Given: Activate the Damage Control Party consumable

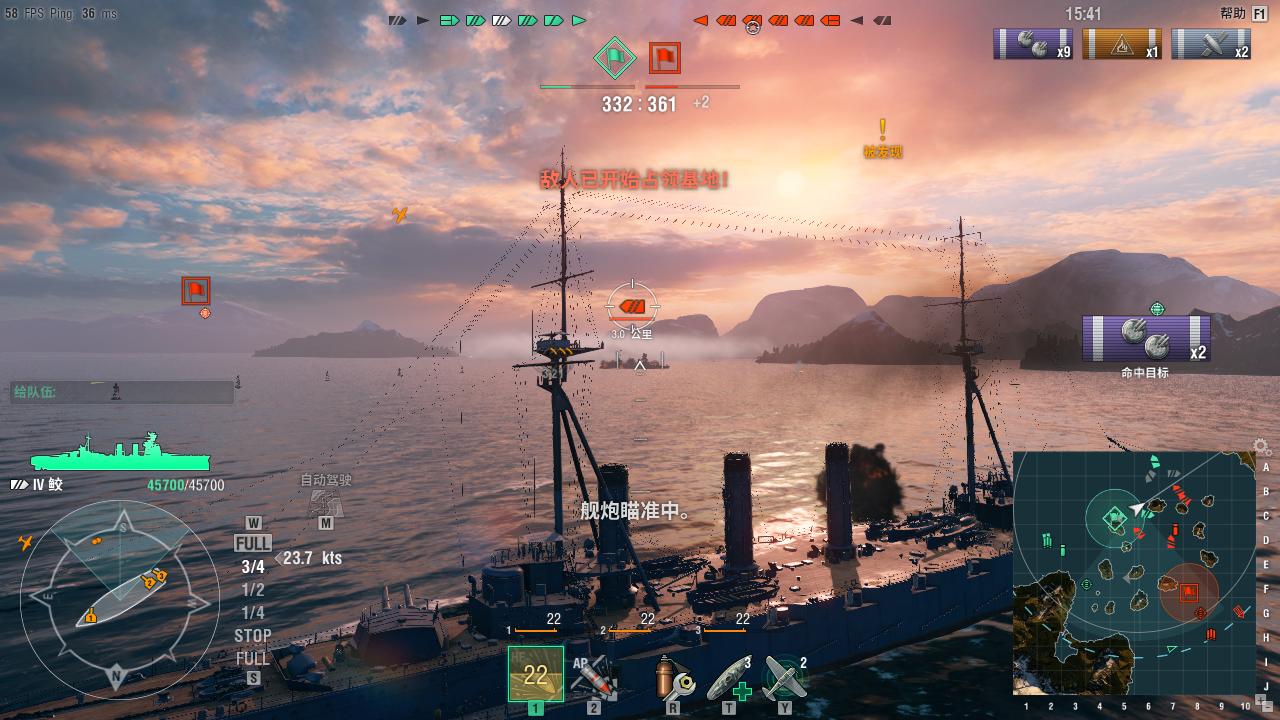Looking at the screenshot, I should (674, 677).
